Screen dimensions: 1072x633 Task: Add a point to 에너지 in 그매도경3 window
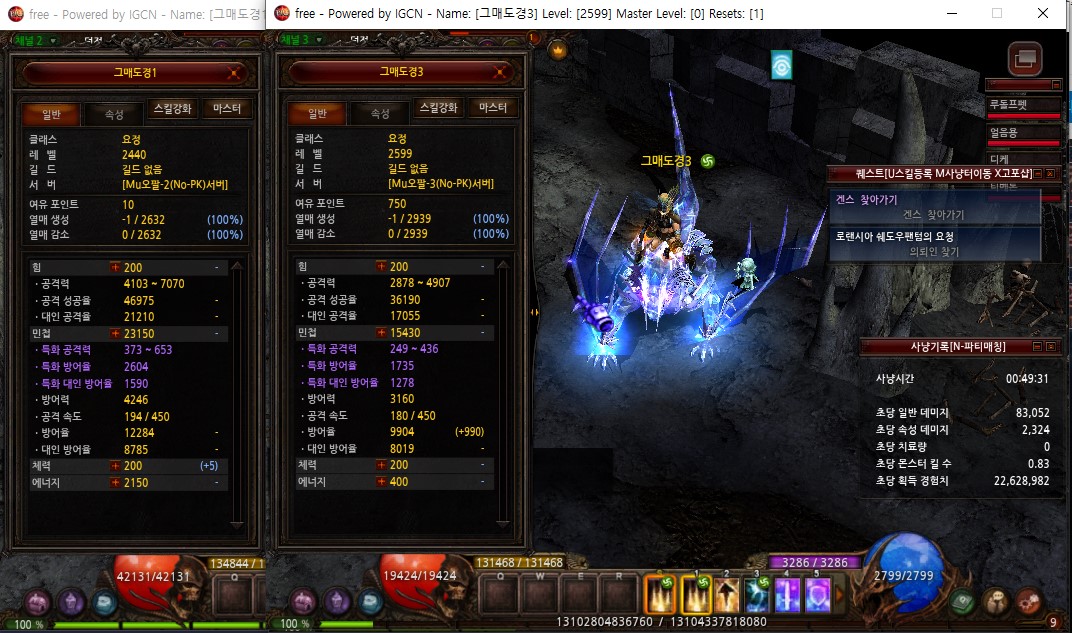(x=381, y=482)
